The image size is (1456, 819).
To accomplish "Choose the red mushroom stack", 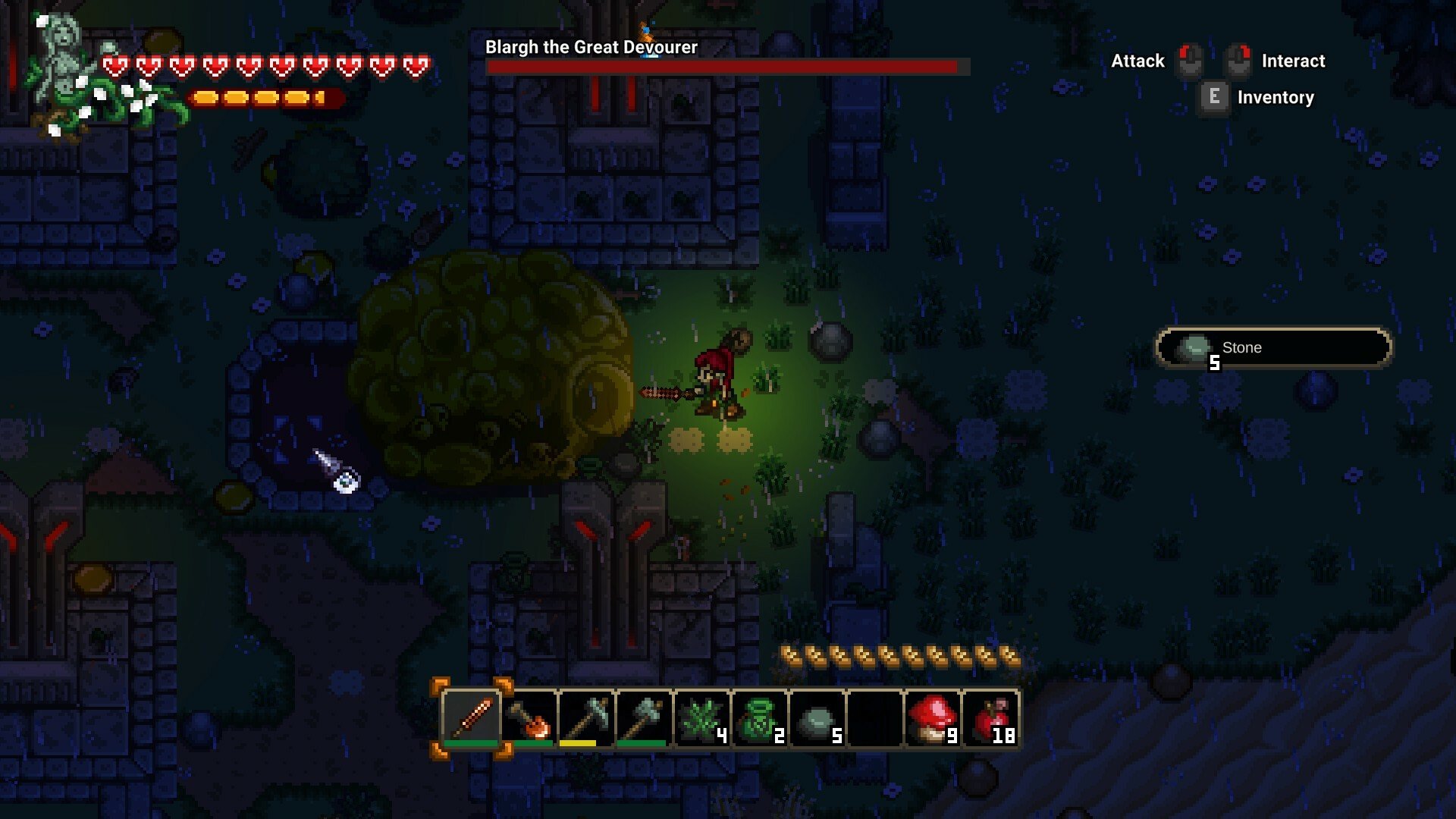I will pos(933,717).
